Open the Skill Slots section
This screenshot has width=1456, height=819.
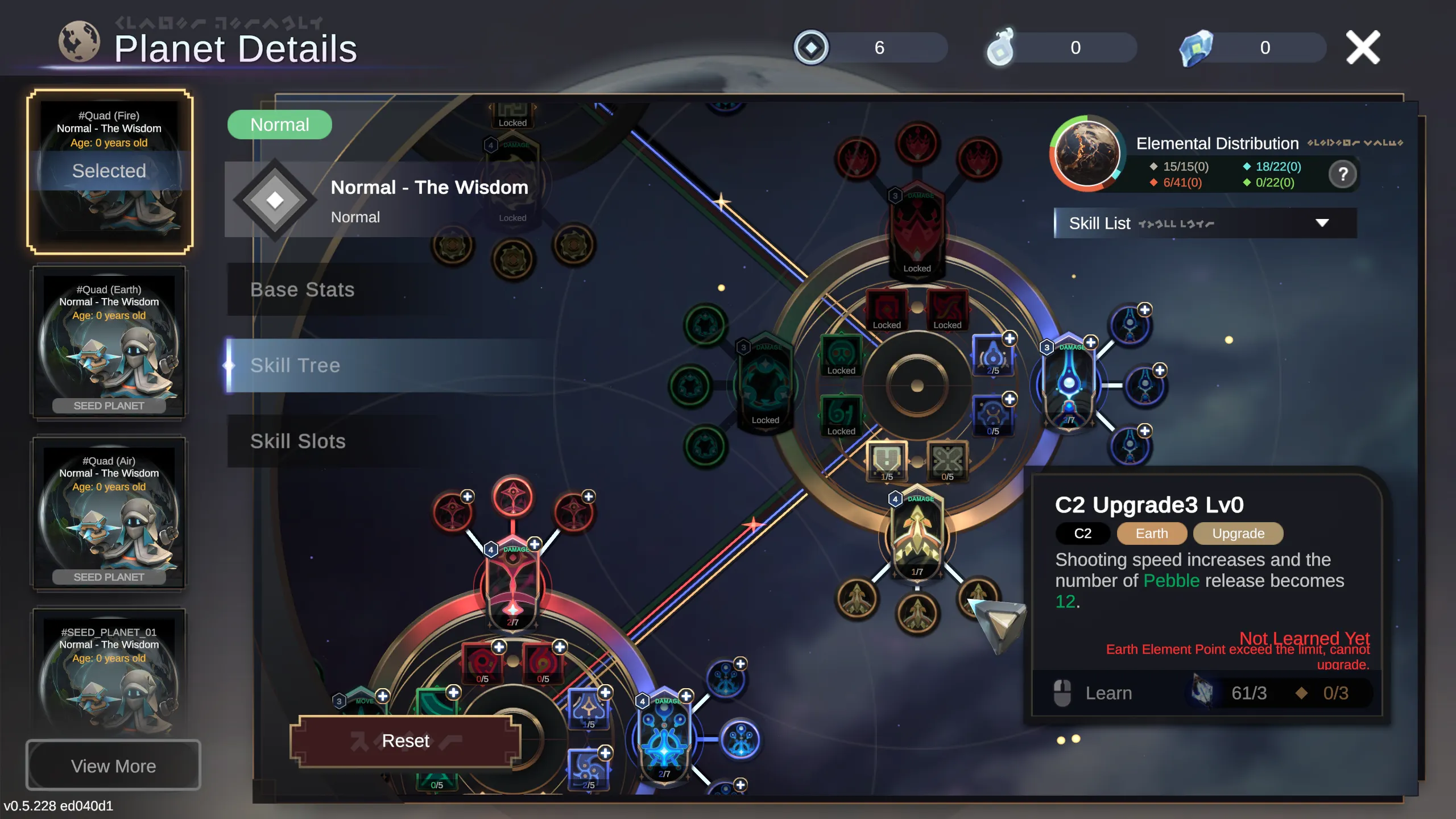[x=298, y=441]
